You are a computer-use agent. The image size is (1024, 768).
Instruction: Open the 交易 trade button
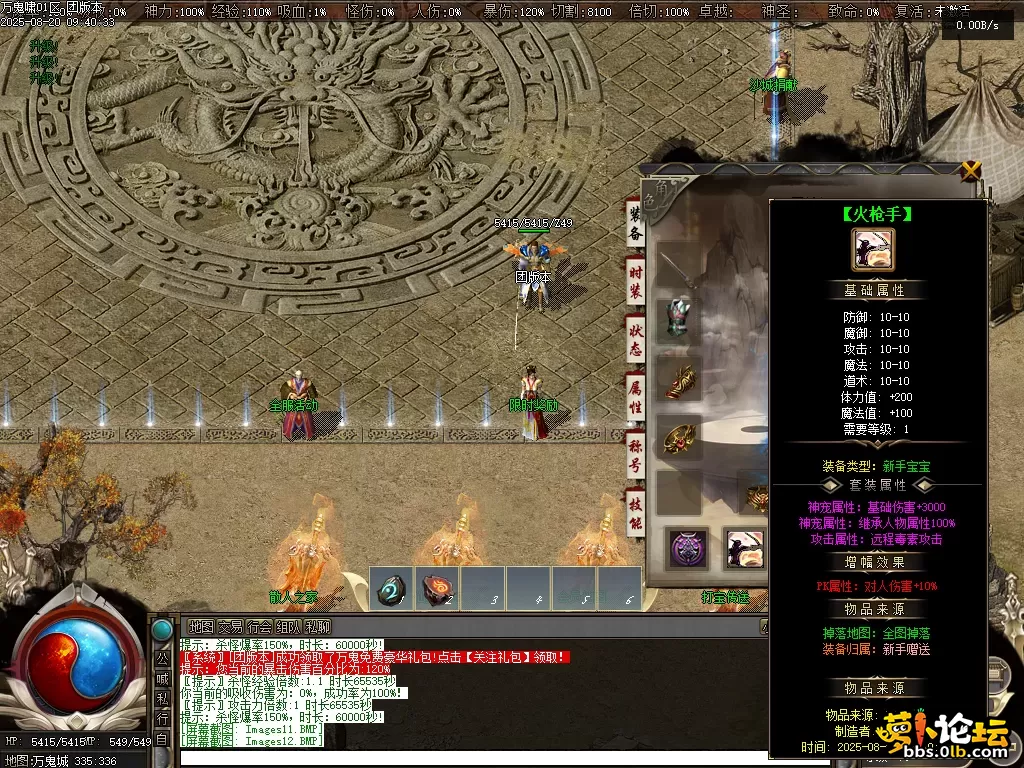[x=230, y=627]
